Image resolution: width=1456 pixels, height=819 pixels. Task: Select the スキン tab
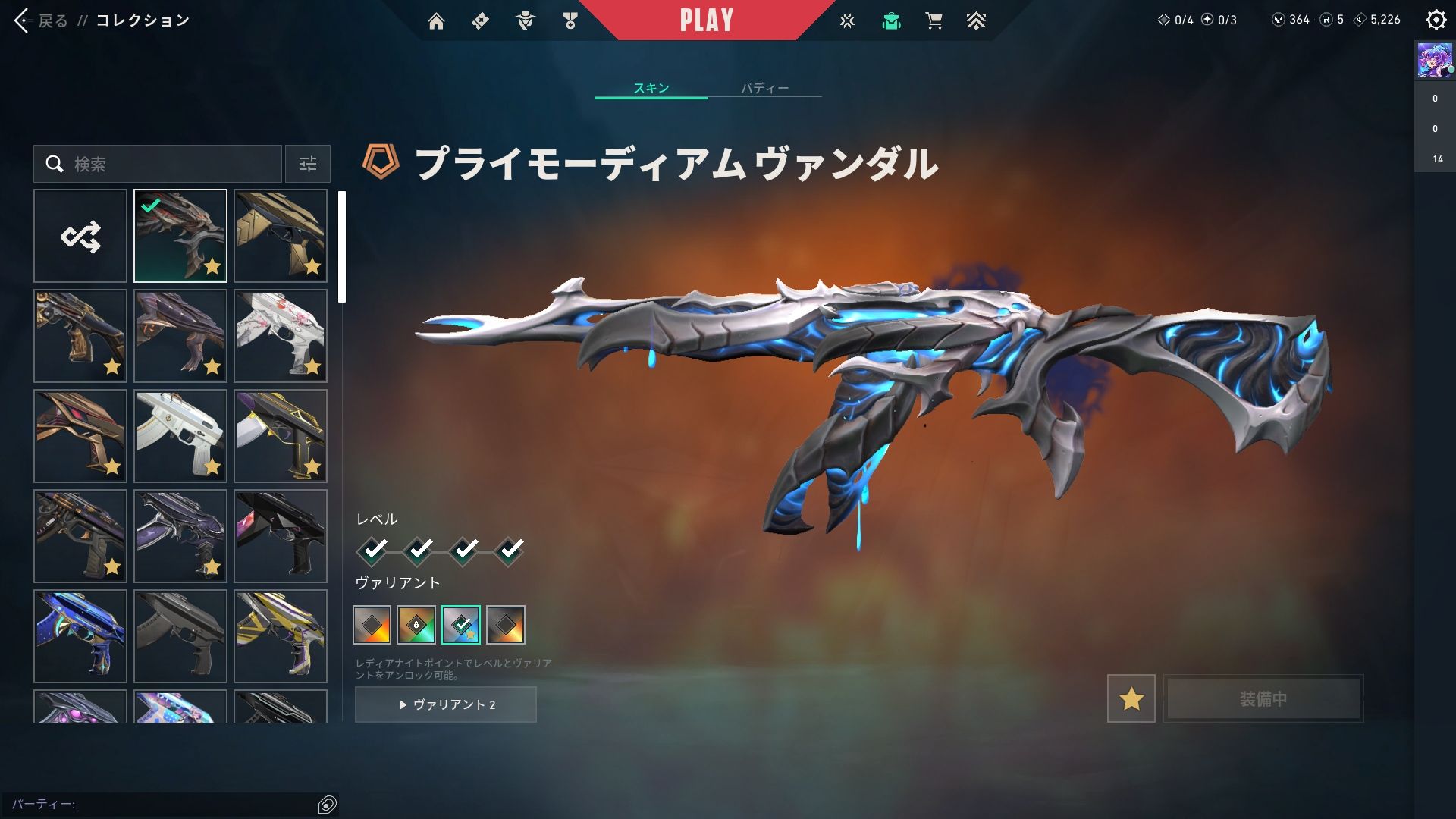pos(651,88)
